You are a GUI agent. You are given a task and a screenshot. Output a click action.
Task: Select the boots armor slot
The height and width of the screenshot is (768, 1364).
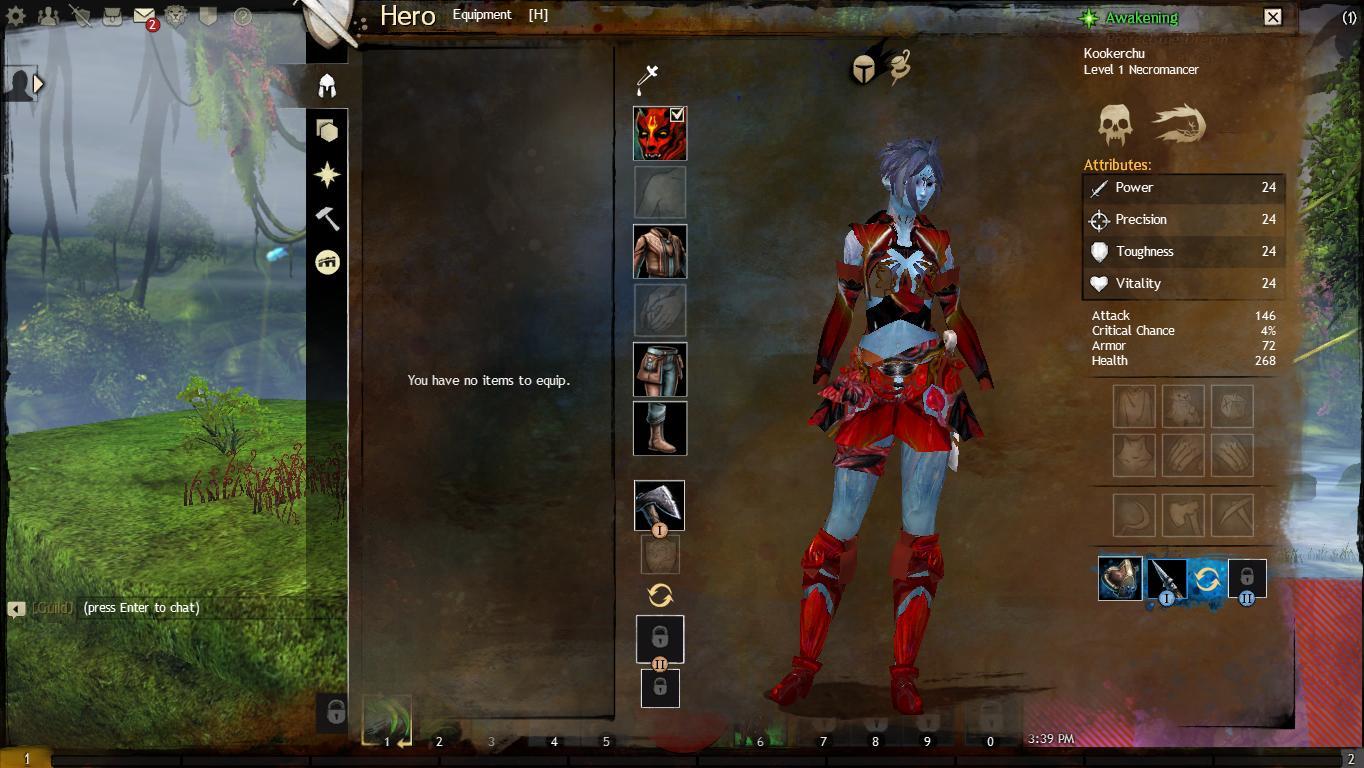click(x=659, y=428)
